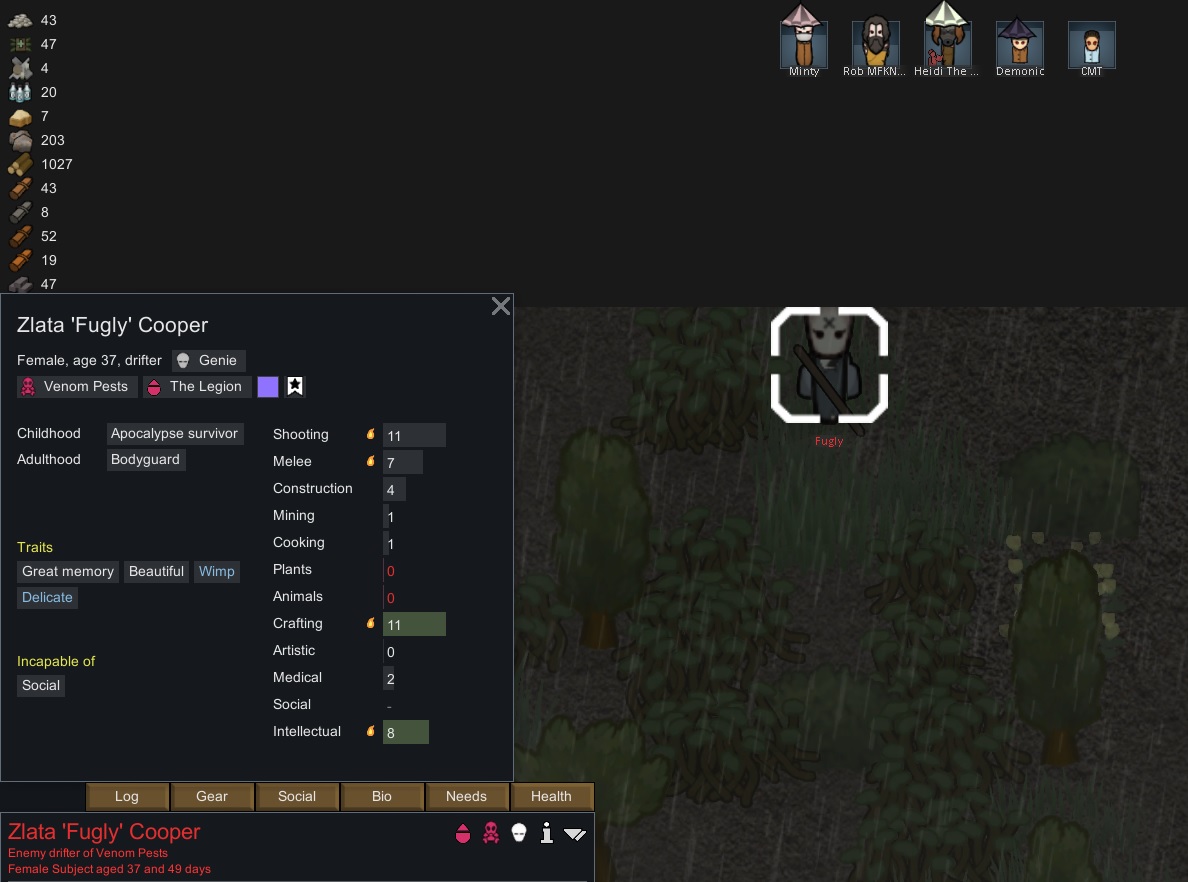Select the CMT colonist portrait

[1091, 45]
